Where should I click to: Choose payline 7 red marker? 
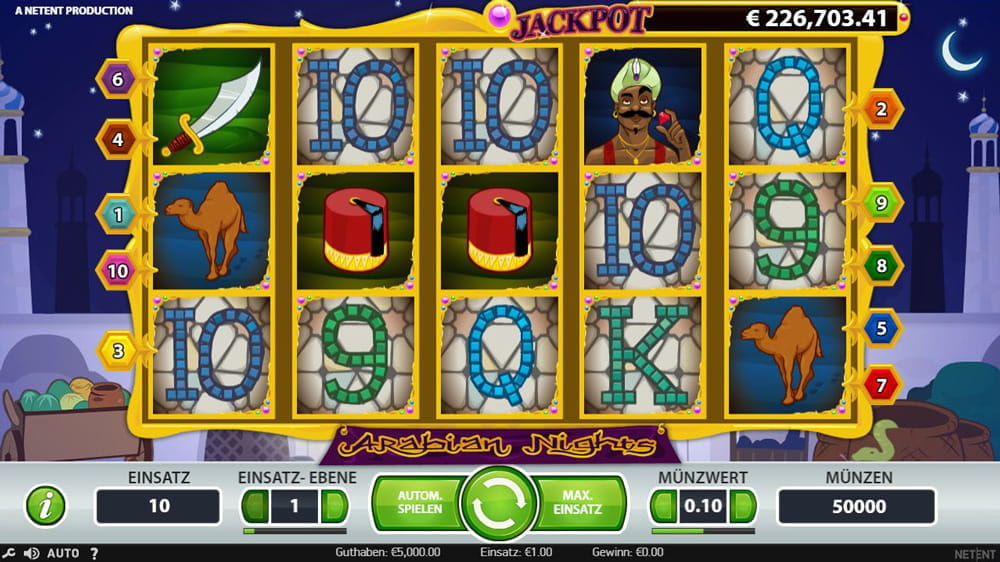(x=882, y=385)
